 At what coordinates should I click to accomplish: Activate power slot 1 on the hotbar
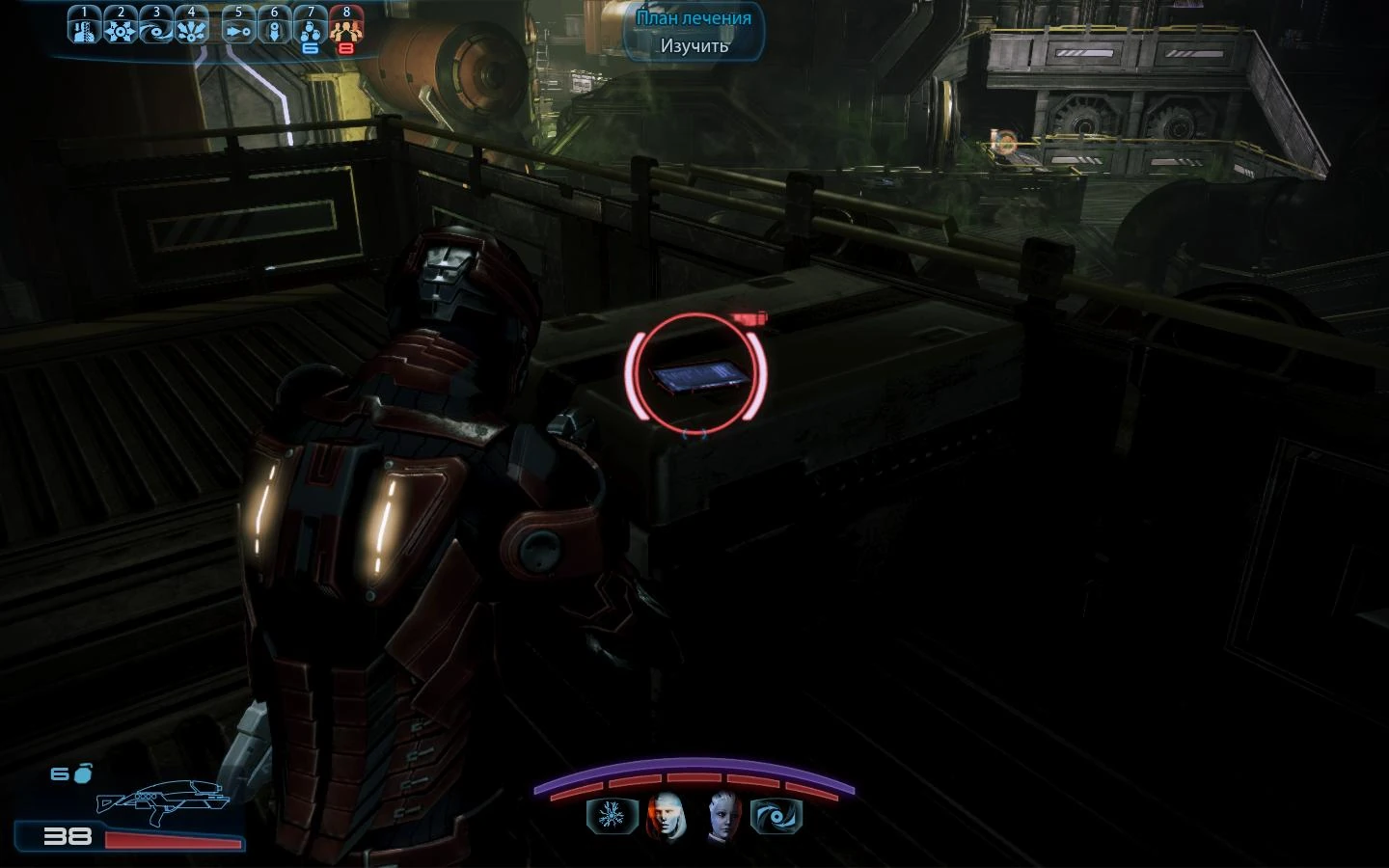[84, 24]
